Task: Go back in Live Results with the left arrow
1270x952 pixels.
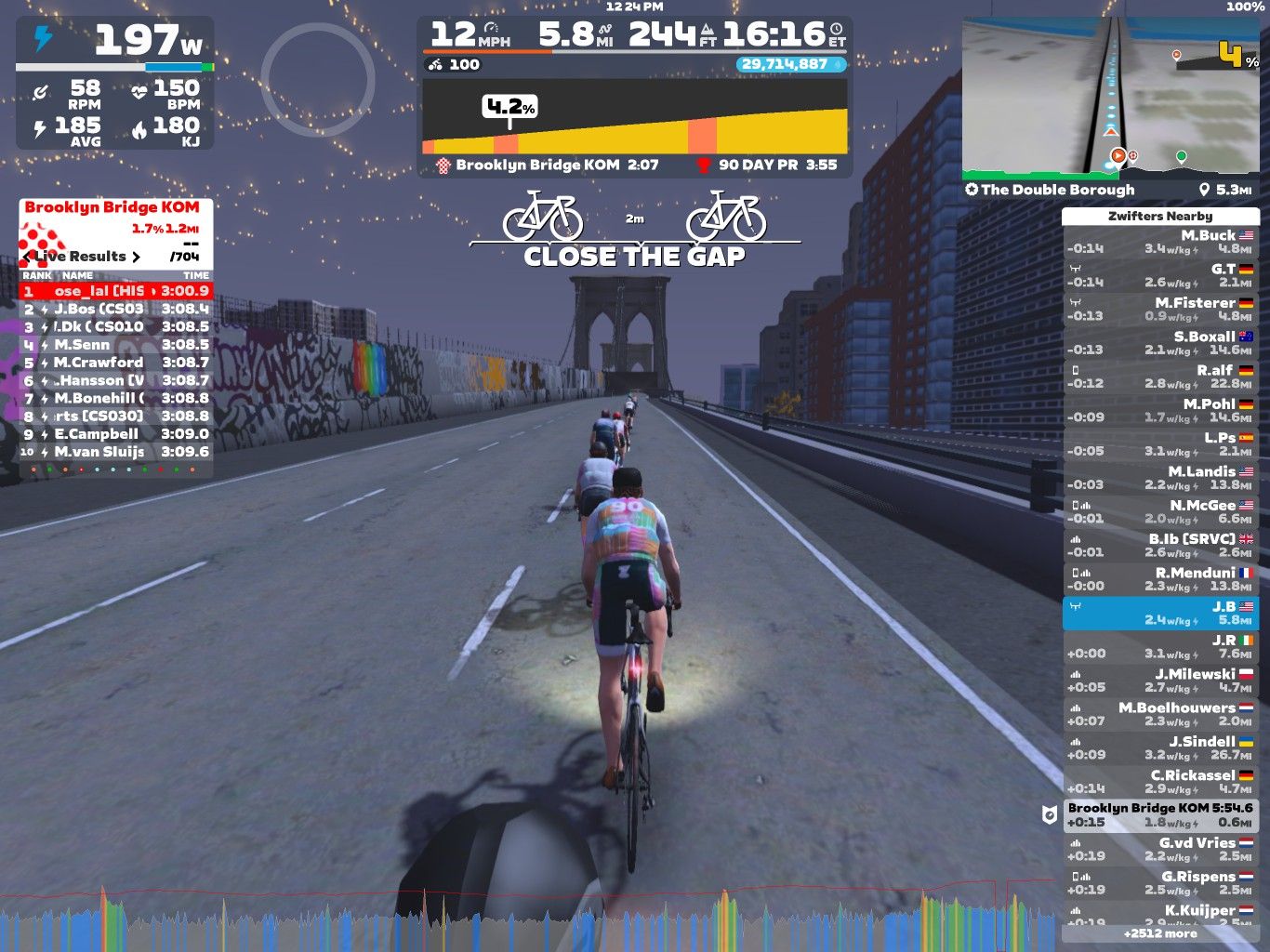Action: click(x=26, y=258)
